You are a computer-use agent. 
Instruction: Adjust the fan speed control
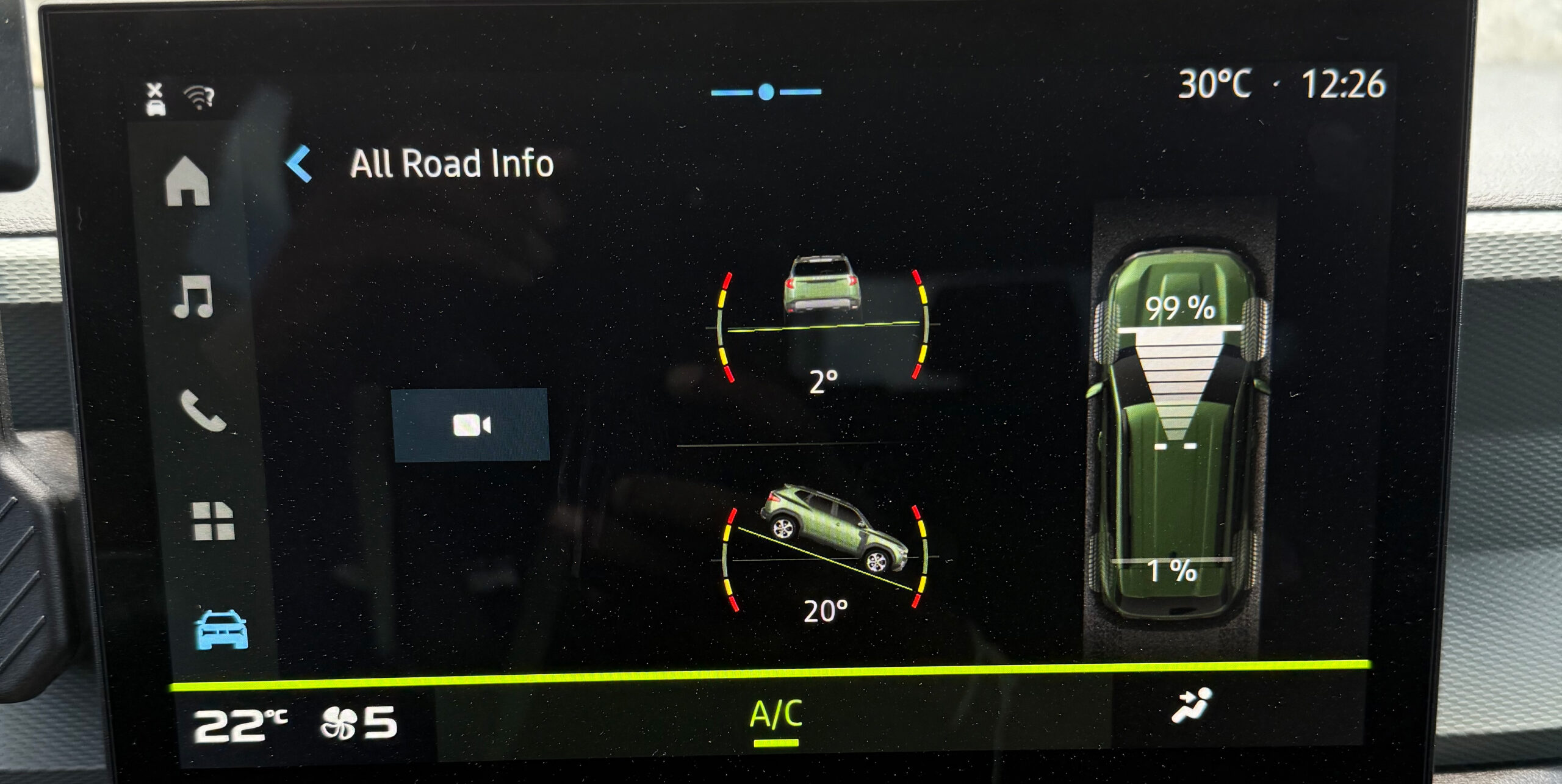click(359, 724)
